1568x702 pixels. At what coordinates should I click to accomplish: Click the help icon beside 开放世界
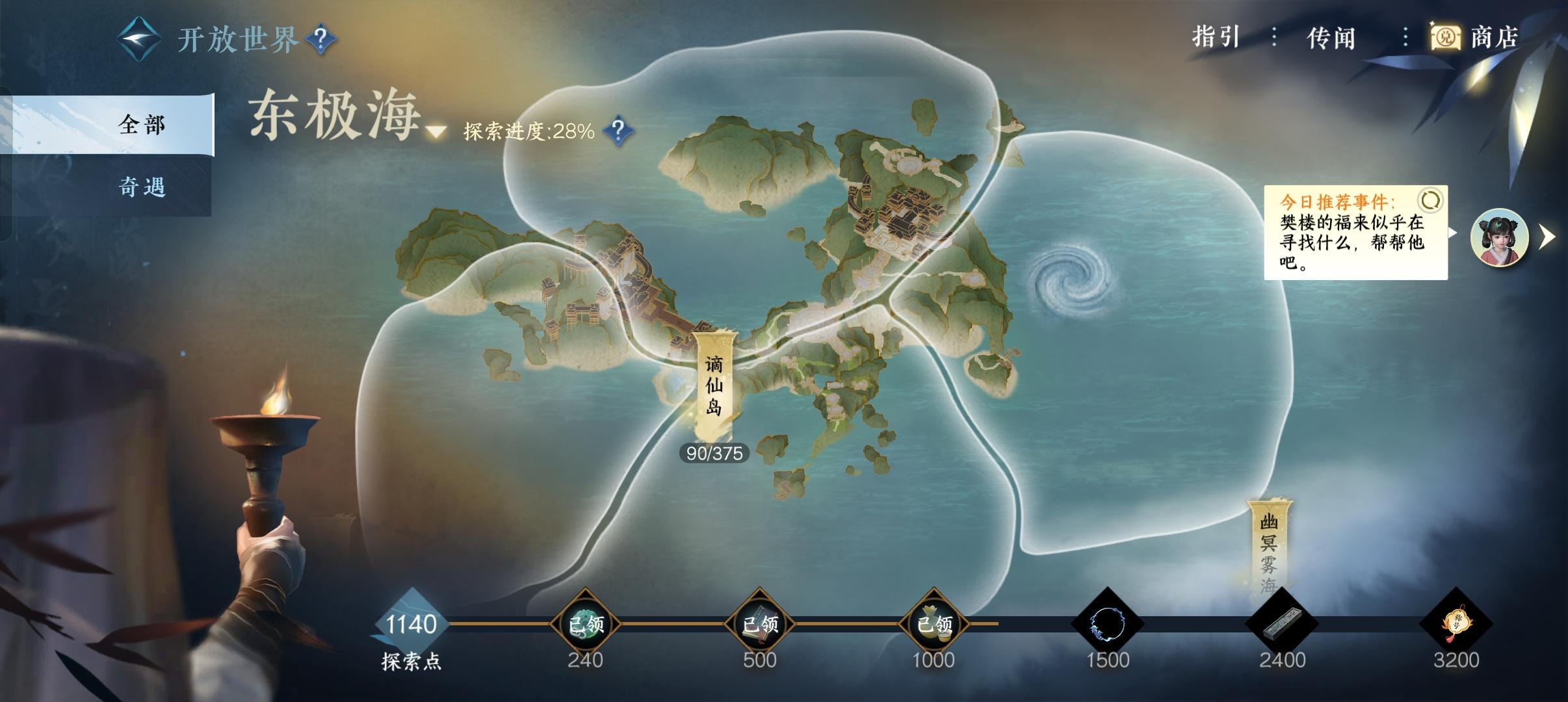click(x=320, y=40)
